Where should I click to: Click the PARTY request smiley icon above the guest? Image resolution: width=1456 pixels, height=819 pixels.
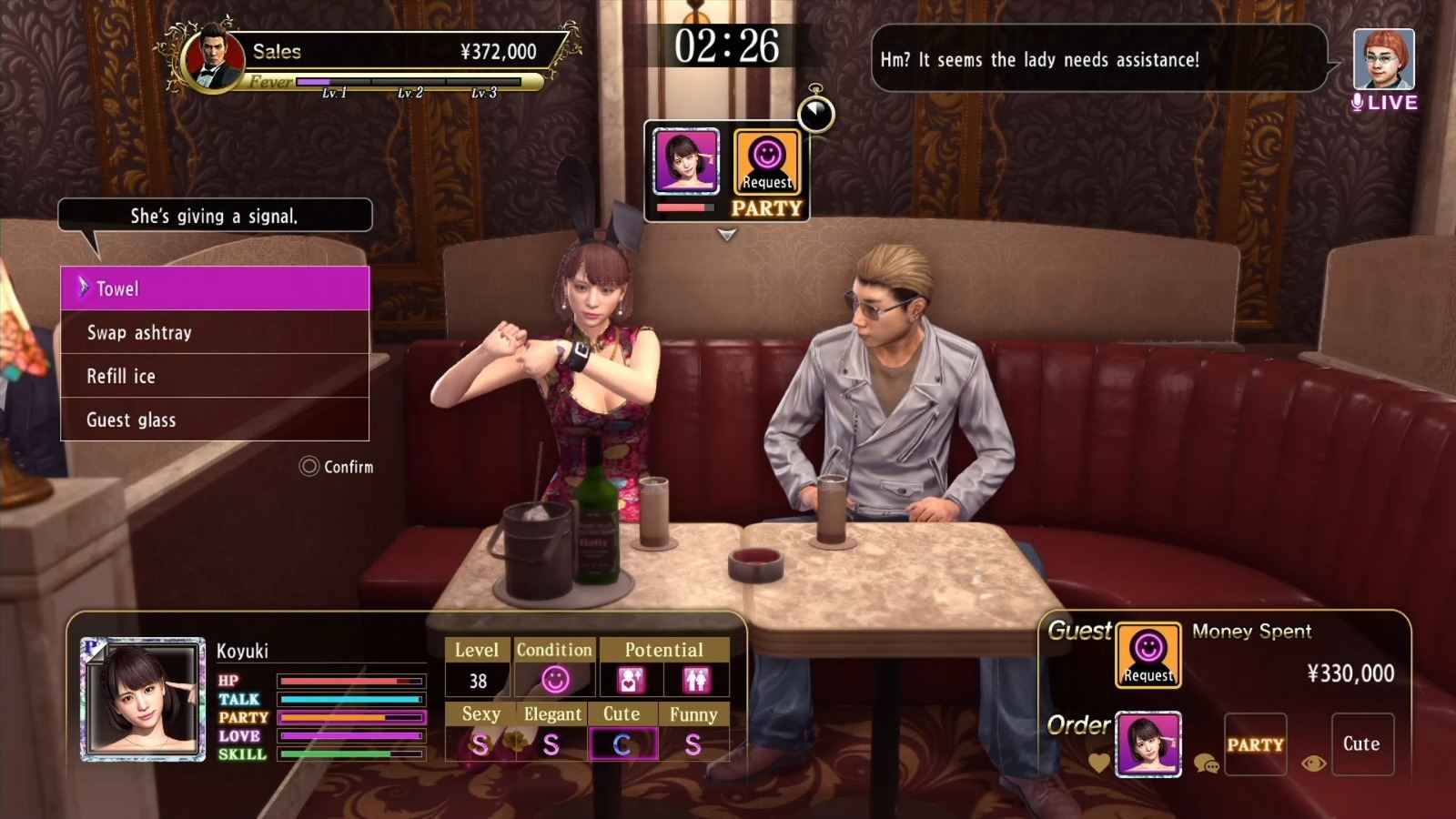pos(767,164)
